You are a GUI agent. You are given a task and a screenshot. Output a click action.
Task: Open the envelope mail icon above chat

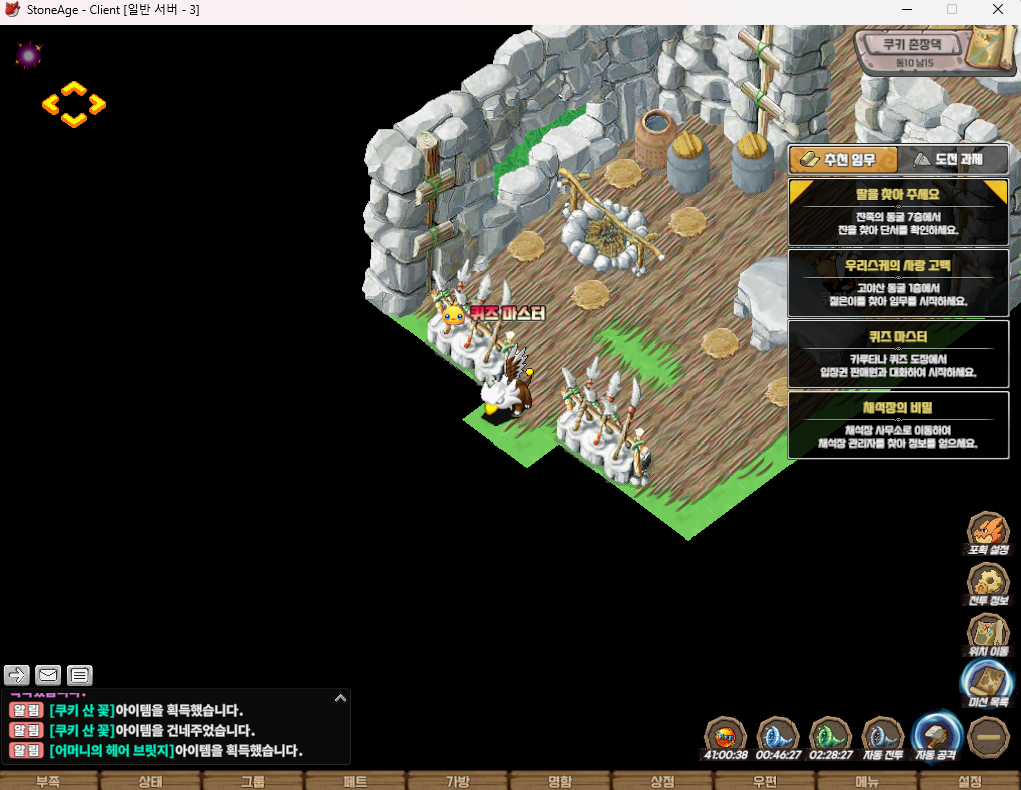coord(48,675)
